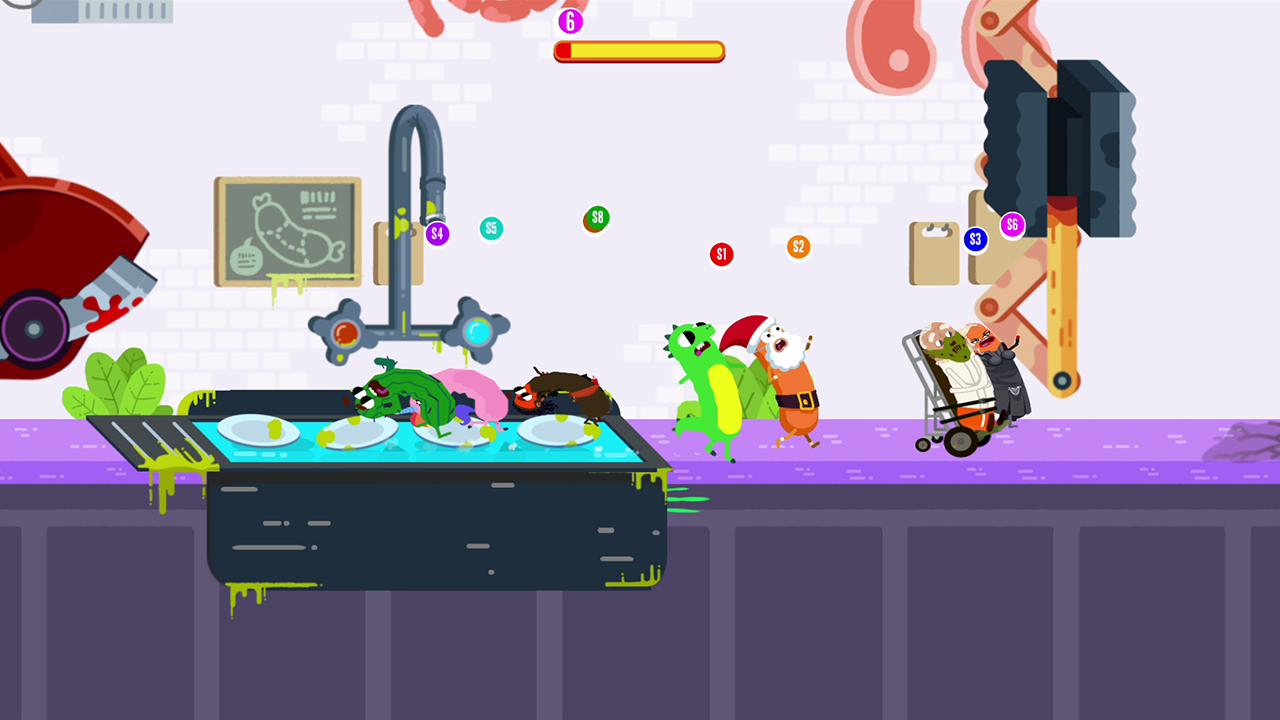Pick the blue S3 orb
1280x720 pixels.
tap(977, 240)
